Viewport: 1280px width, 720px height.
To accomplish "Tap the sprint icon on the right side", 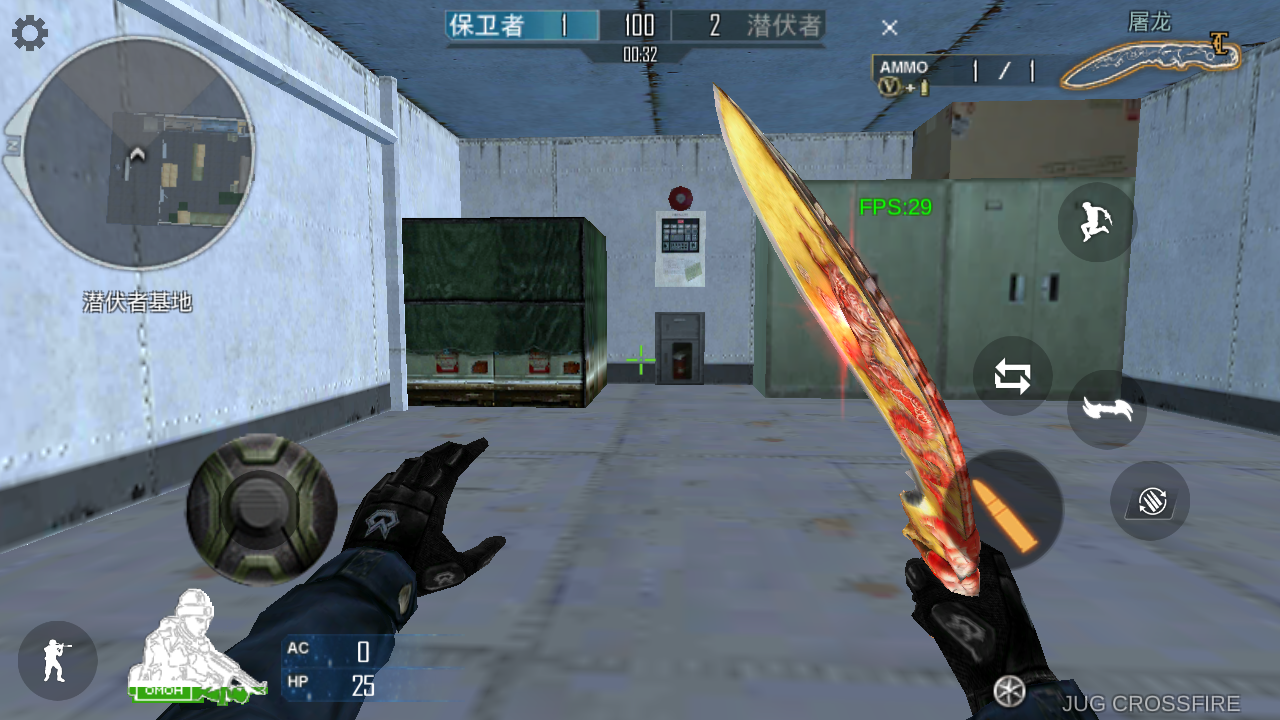I will (1096, 222).
